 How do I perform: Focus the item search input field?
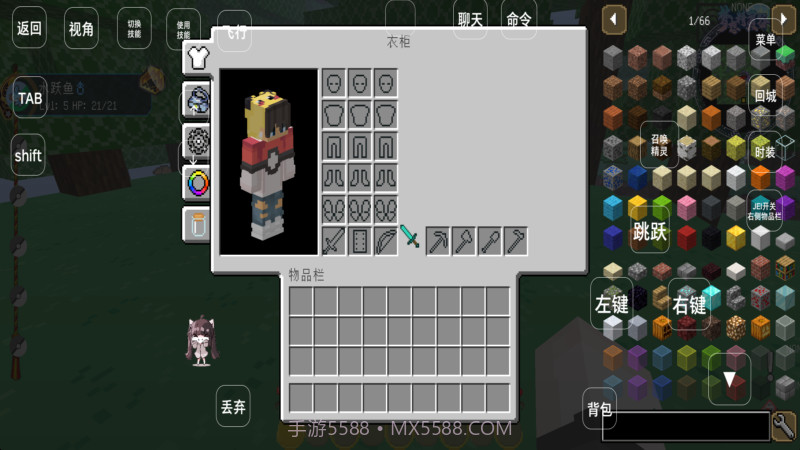pyautogui.click(x=685, y=426)
